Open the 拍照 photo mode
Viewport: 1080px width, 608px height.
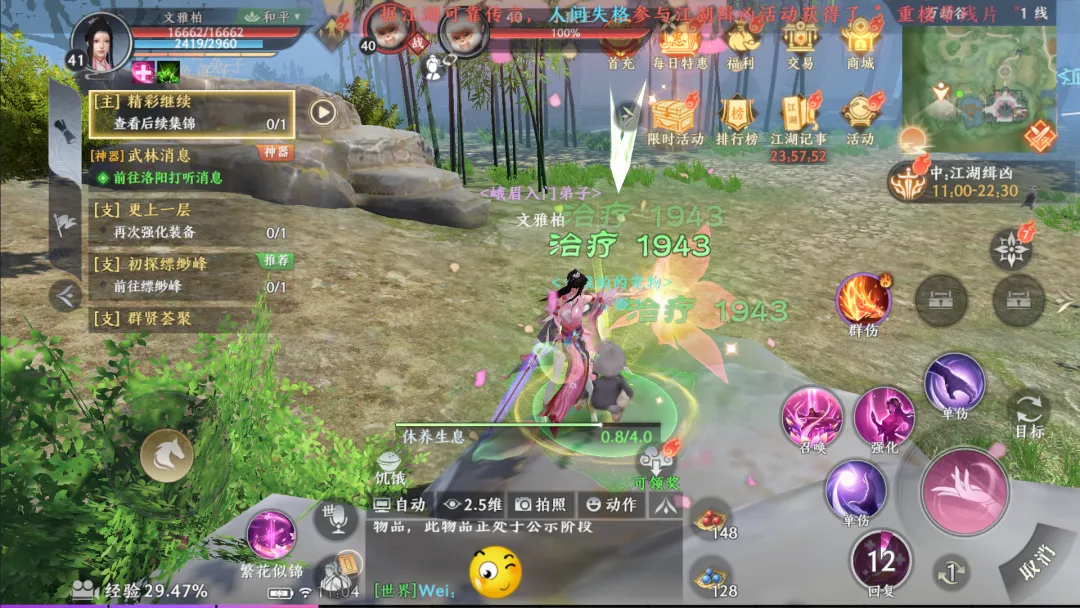[541, 505]
